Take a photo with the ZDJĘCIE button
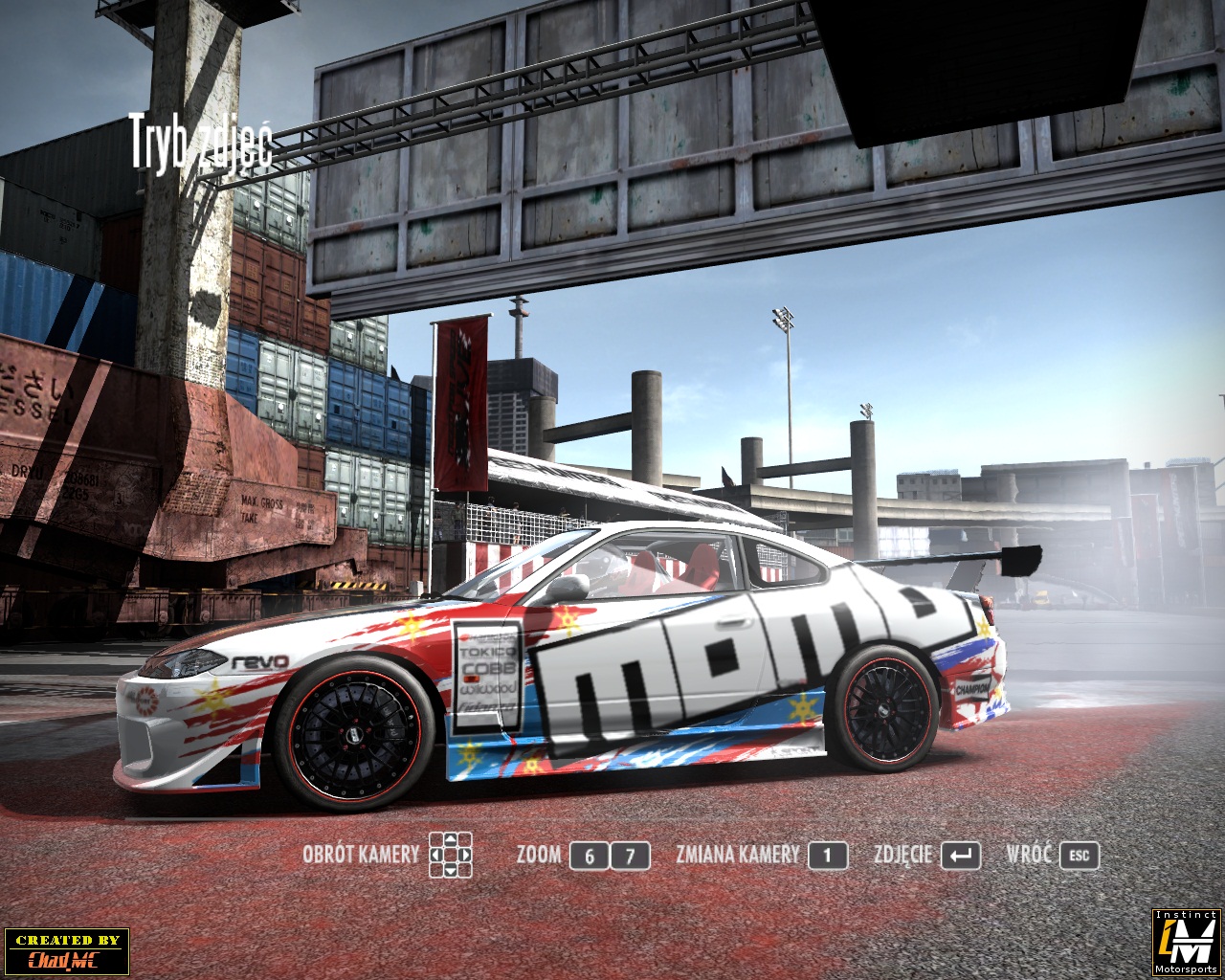This screenshot has height=980, width=1225. (960, 855)
